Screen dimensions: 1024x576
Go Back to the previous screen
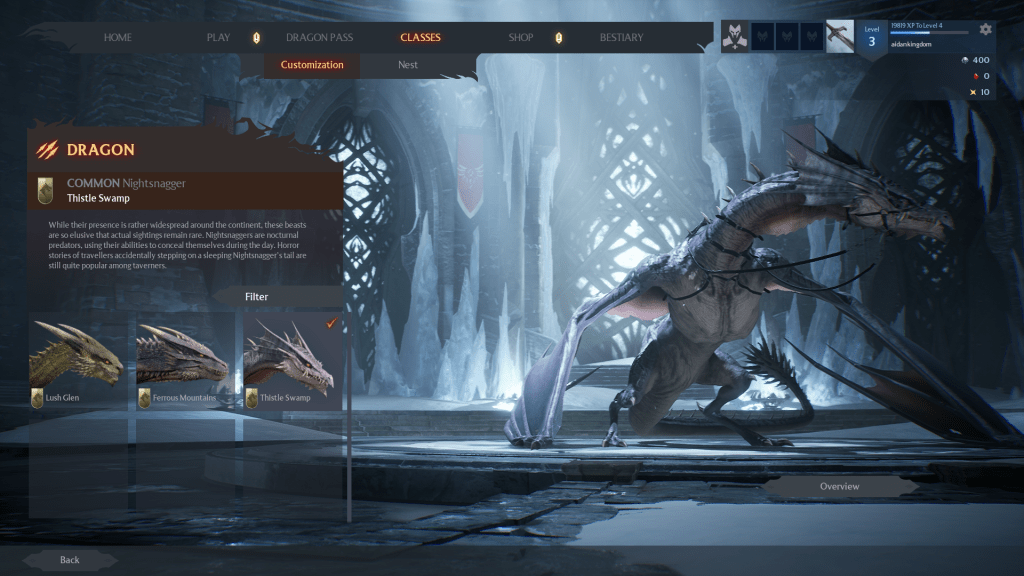pyautogui.click(x=70, y=560)
